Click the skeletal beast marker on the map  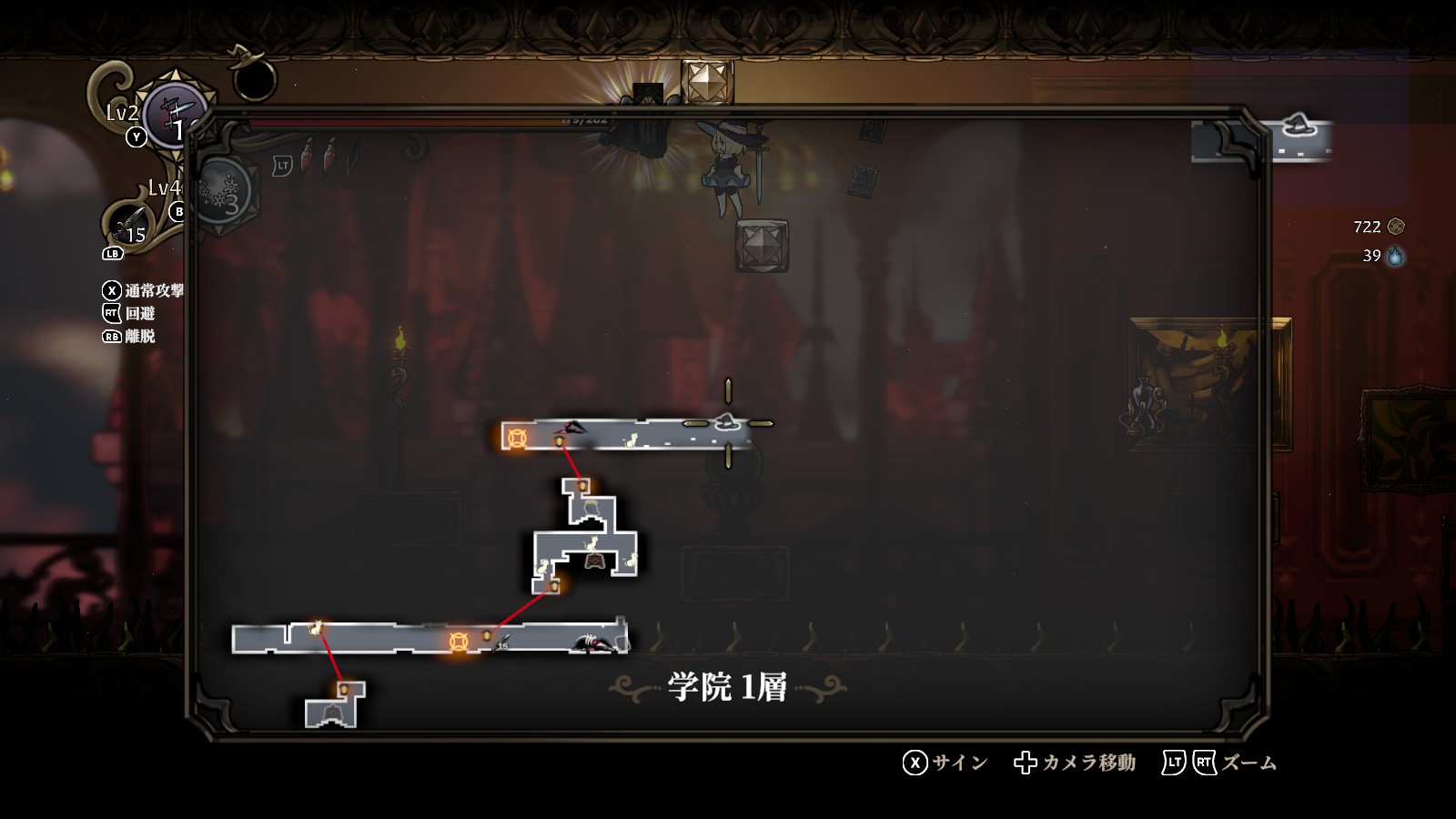point(593,643)
